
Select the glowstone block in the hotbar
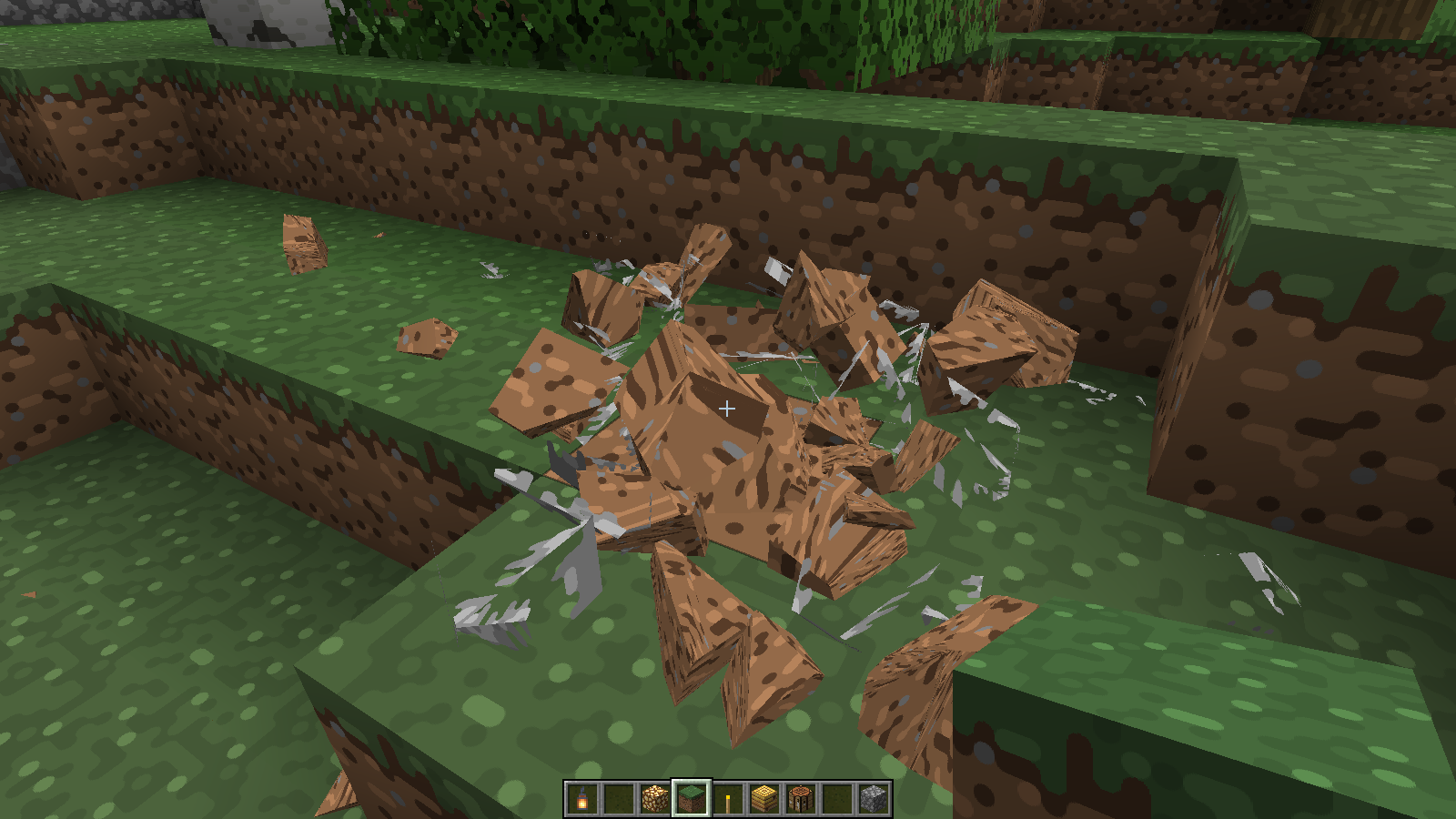[655, 799]
